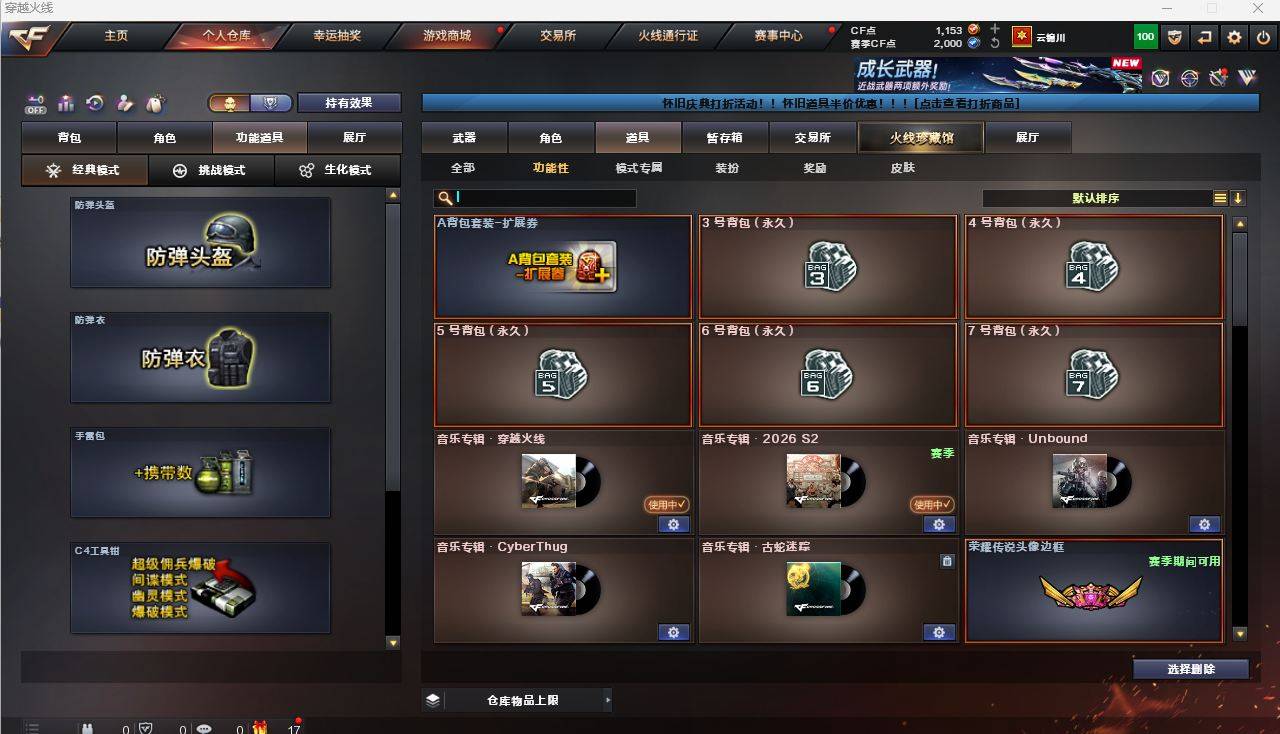Click the search input field above item grid
Screen dimensions: 1280x734
click(x=540, y=198)
